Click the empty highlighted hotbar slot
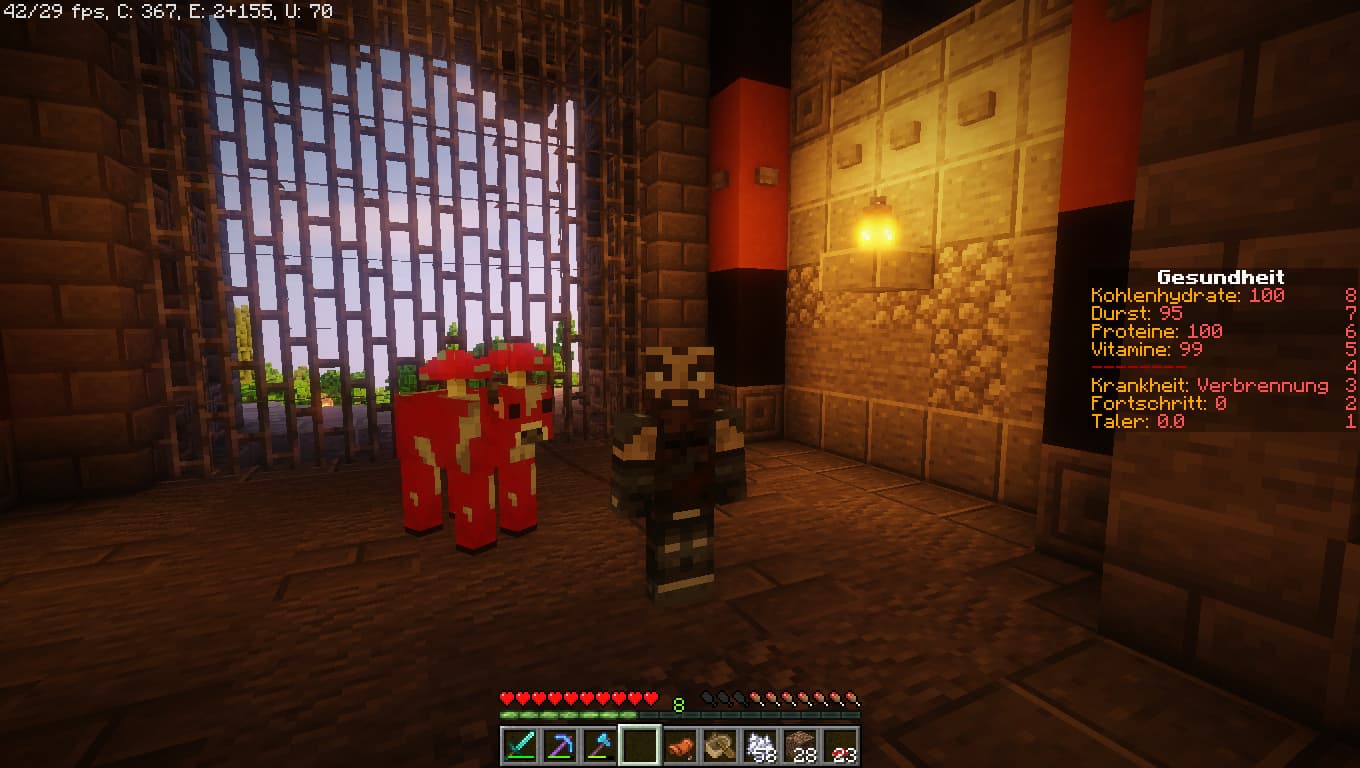Viewport: 1360px width, 768px height. pyautogui.click(x=639, y=745)
